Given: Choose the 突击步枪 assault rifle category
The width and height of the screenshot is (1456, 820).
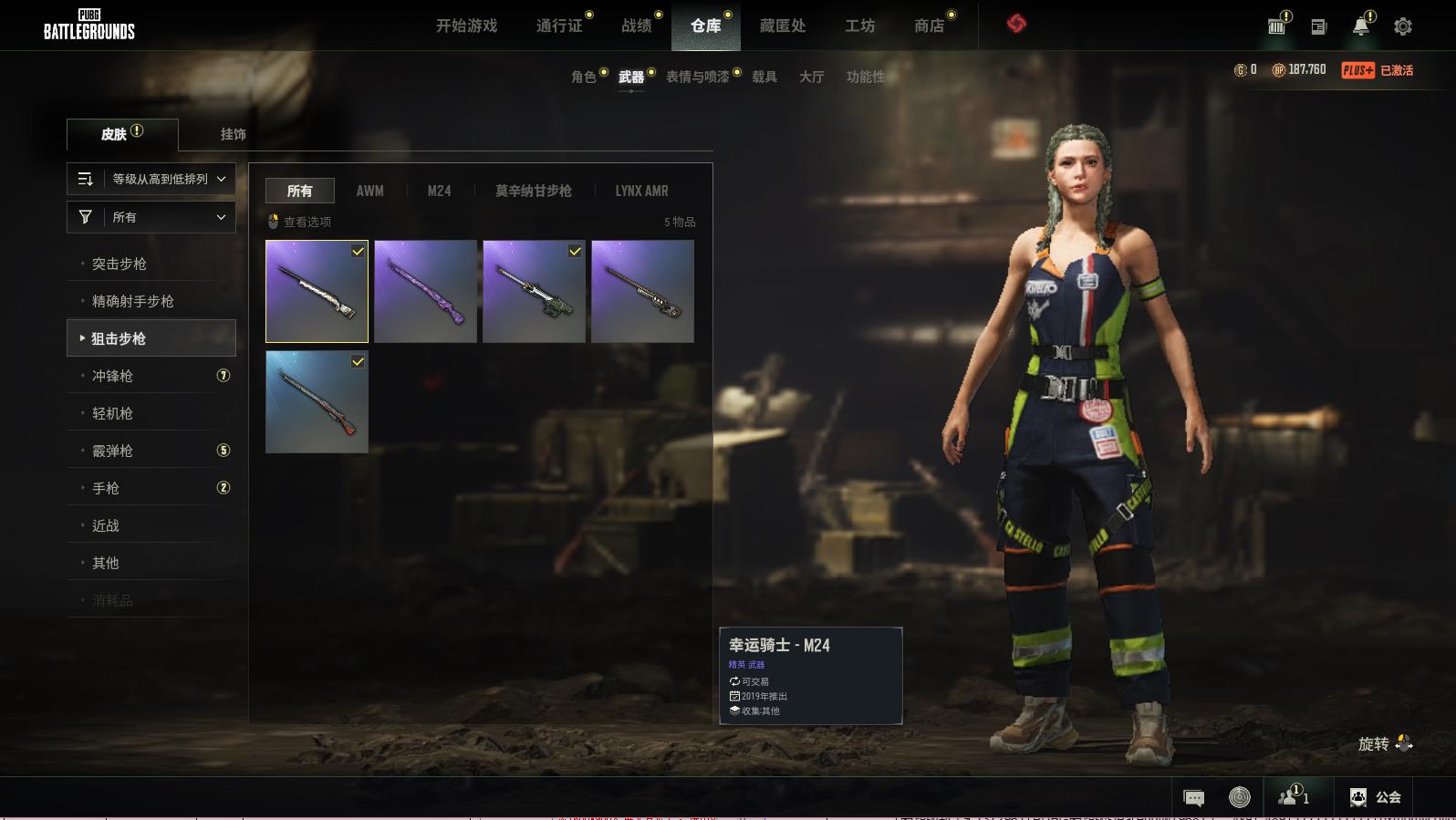Looking at the screenshot, I should point(120,264).
